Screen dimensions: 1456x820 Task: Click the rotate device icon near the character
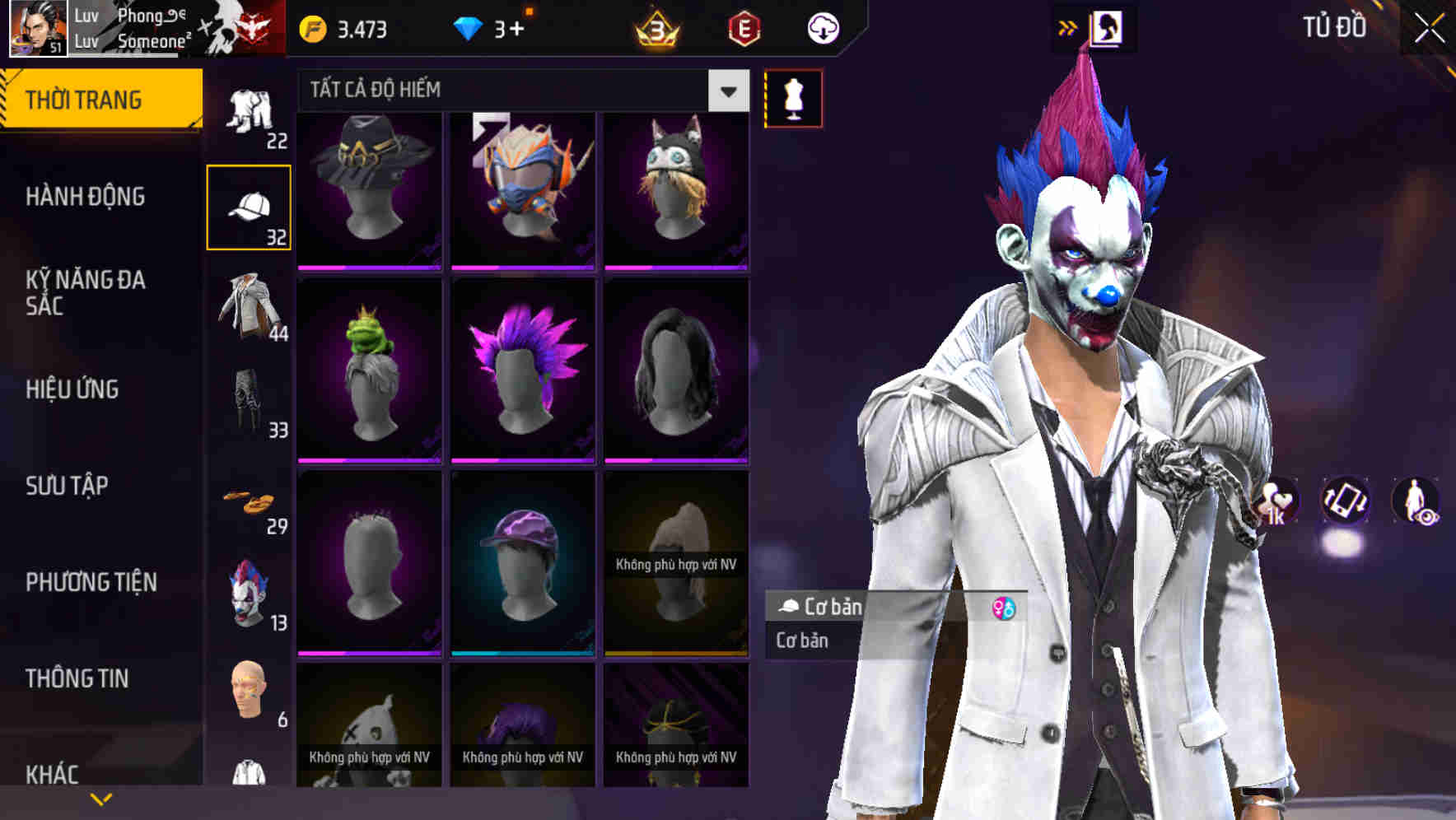coord(1346,503)
